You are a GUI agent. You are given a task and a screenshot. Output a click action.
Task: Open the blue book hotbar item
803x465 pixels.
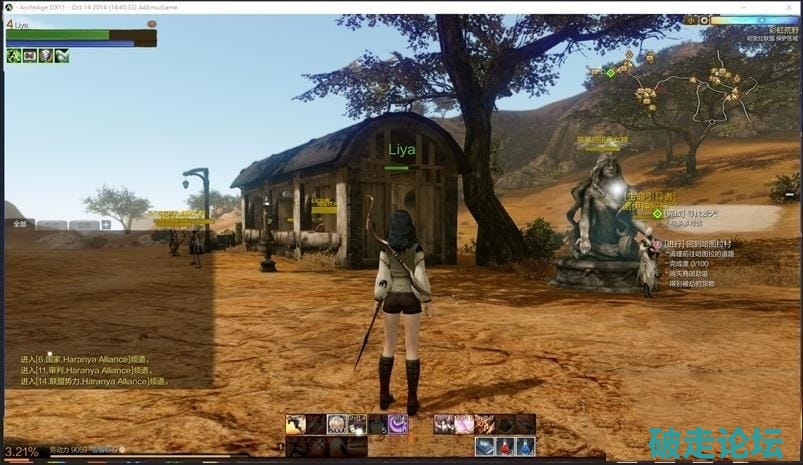pyautogui.click(x=486, y=446)
